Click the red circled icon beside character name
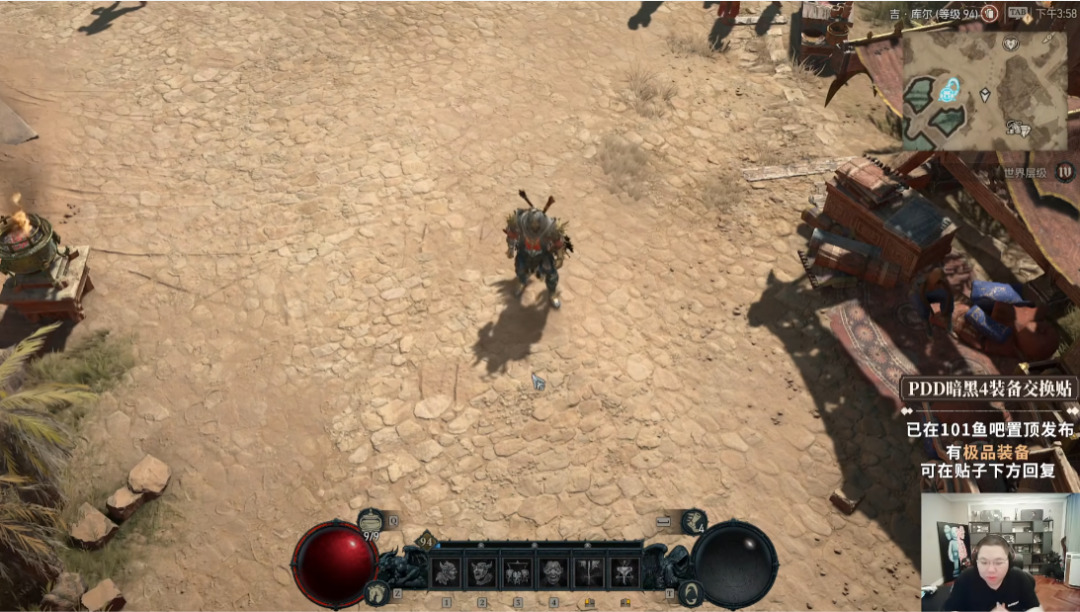Viewport: 1080px width, 612px height. coord(989,14)
